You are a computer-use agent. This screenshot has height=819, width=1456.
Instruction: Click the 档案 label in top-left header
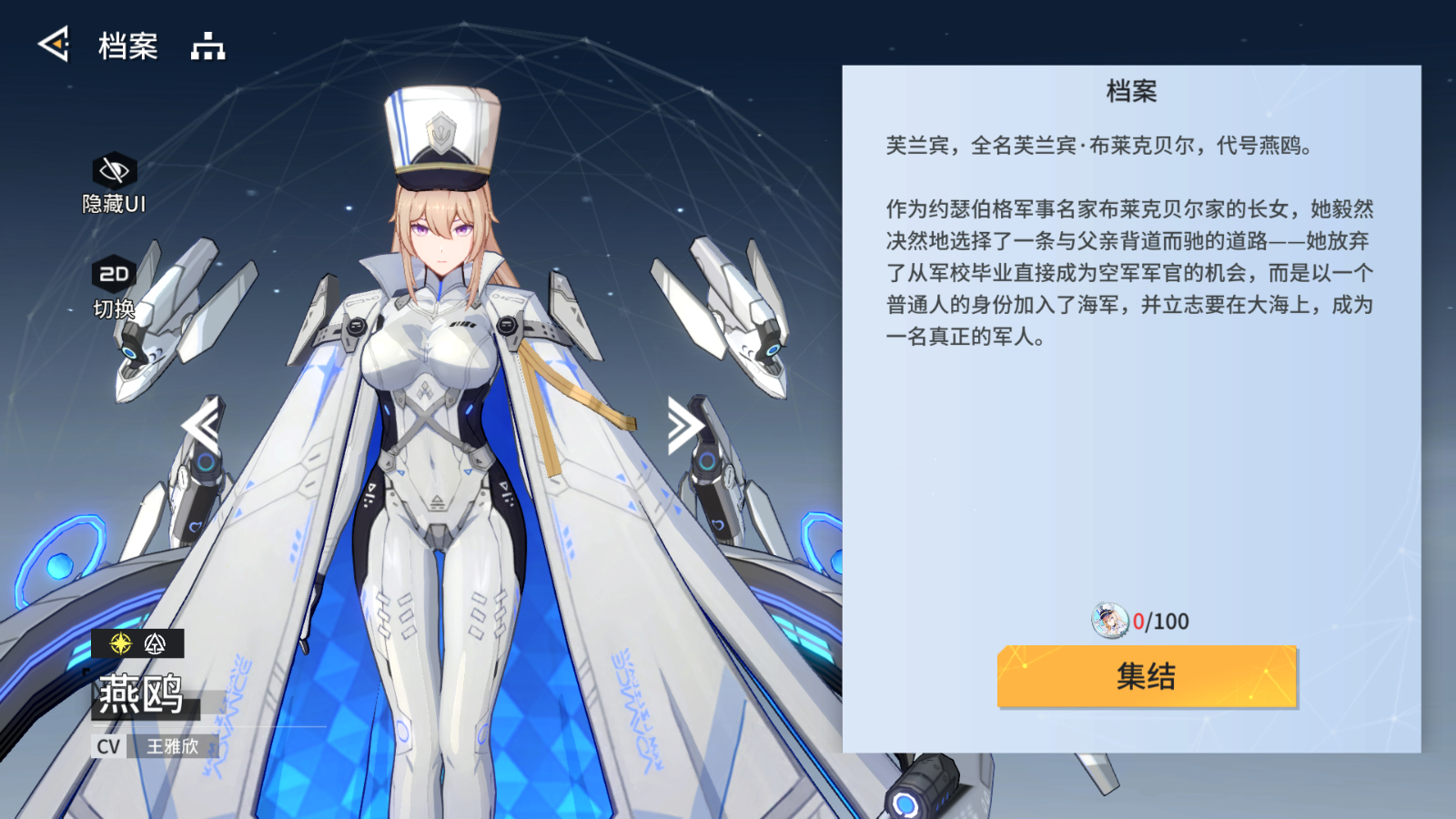point(128,45)
